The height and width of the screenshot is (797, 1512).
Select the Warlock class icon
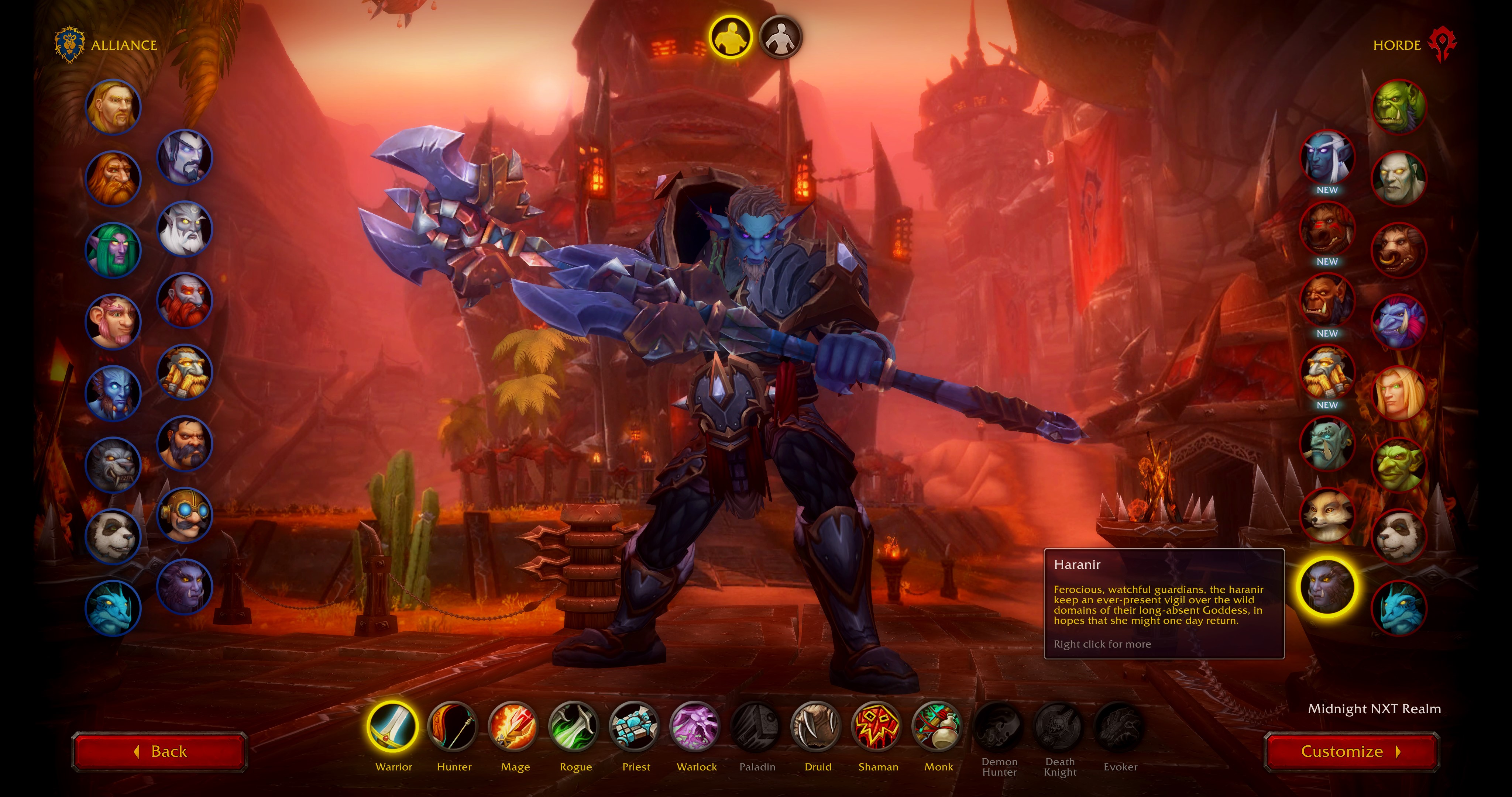(697, 728)
